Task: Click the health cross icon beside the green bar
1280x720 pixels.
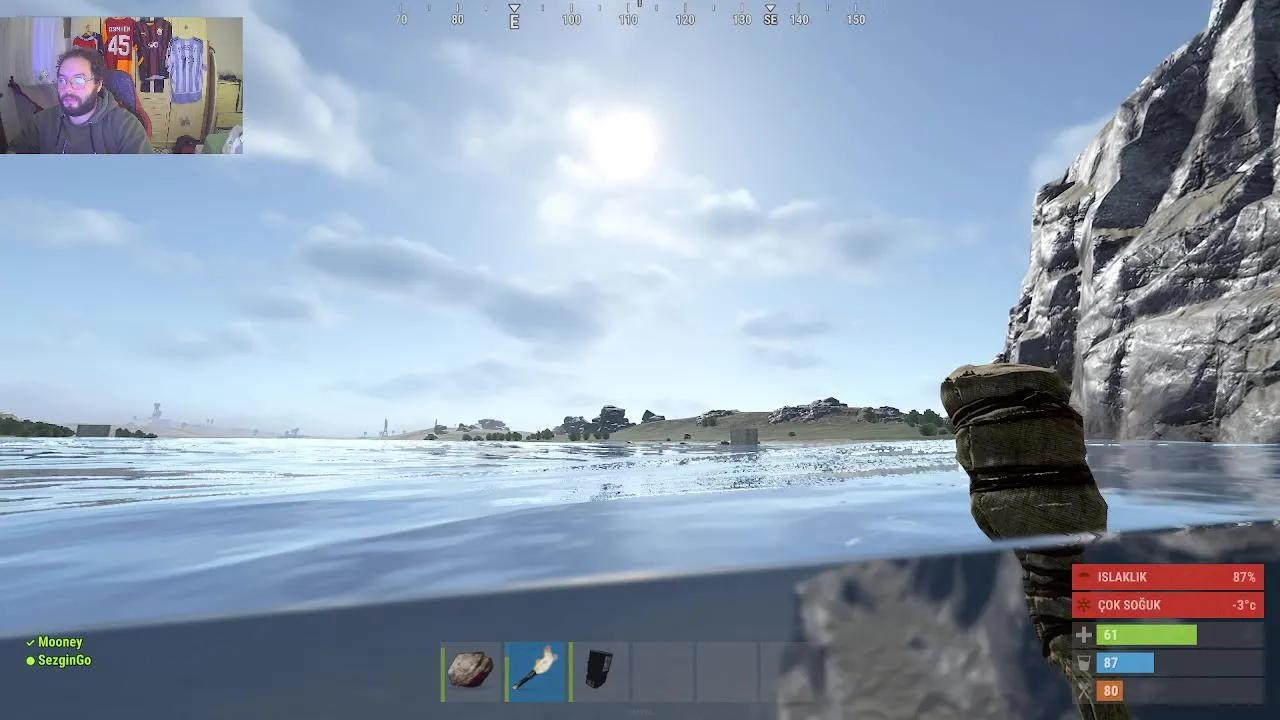Action: point(1084,634)
